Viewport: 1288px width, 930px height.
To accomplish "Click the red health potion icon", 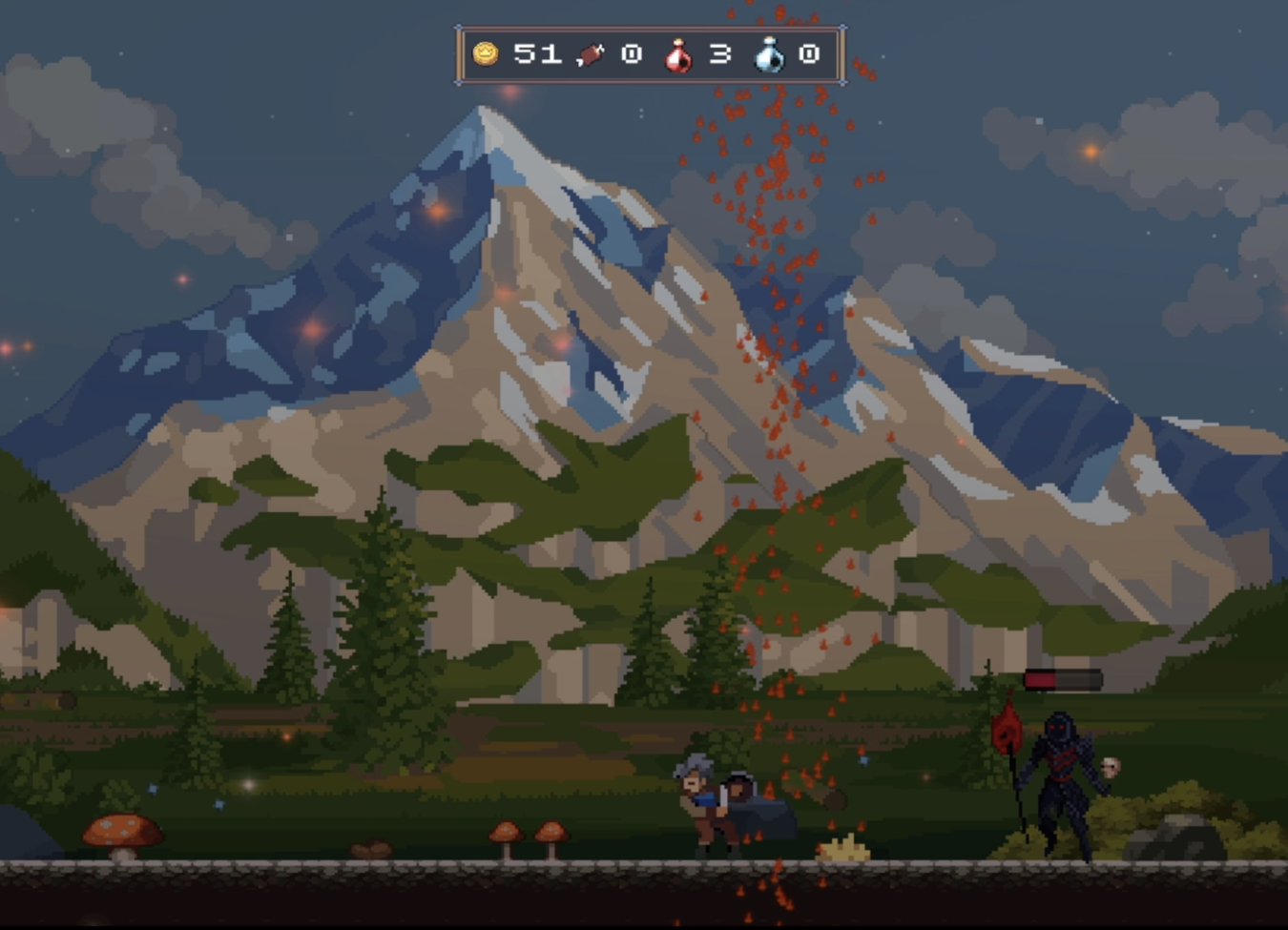I will [677, 55].
